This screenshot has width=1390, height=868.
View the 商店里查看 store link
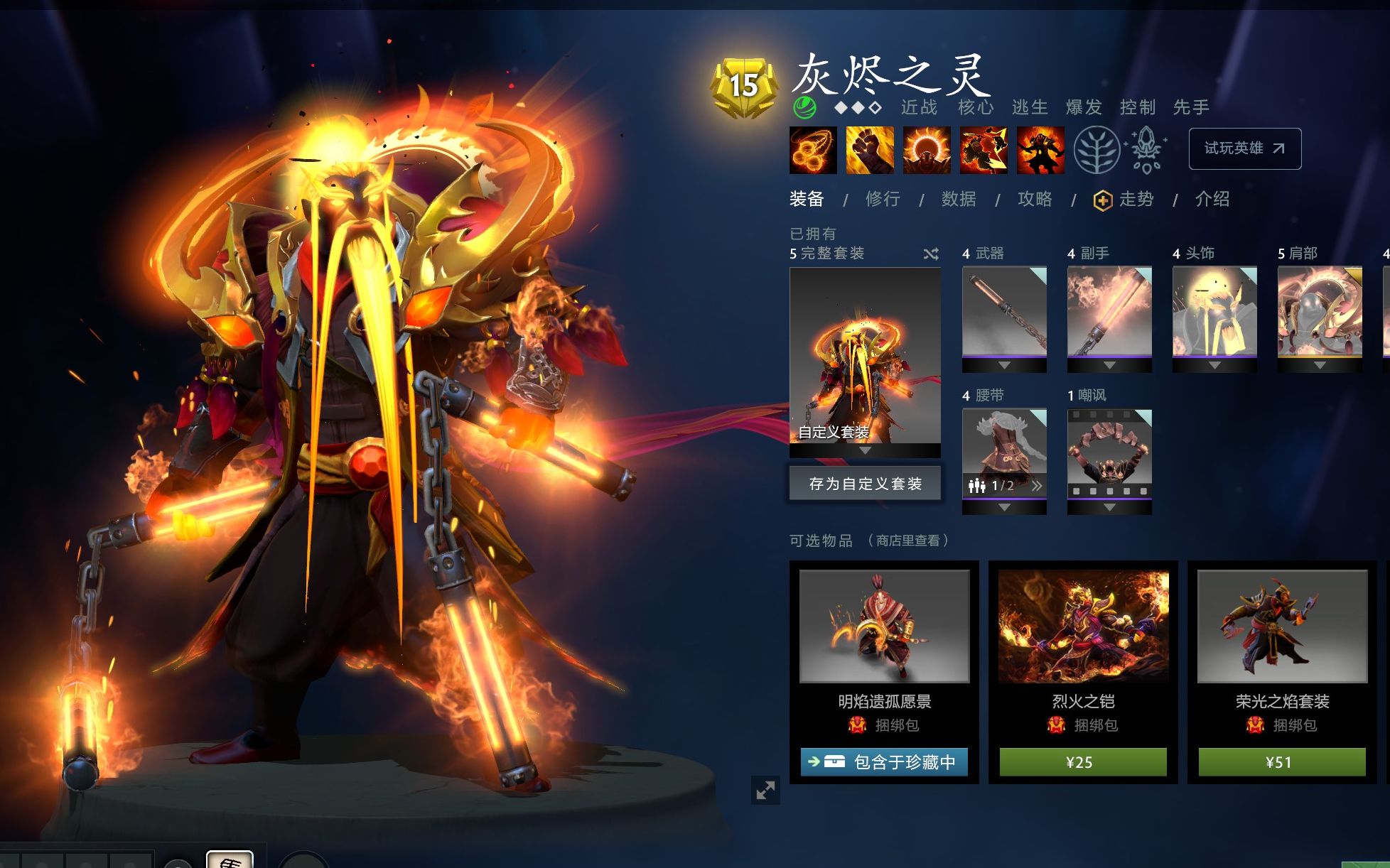(907, 541)
